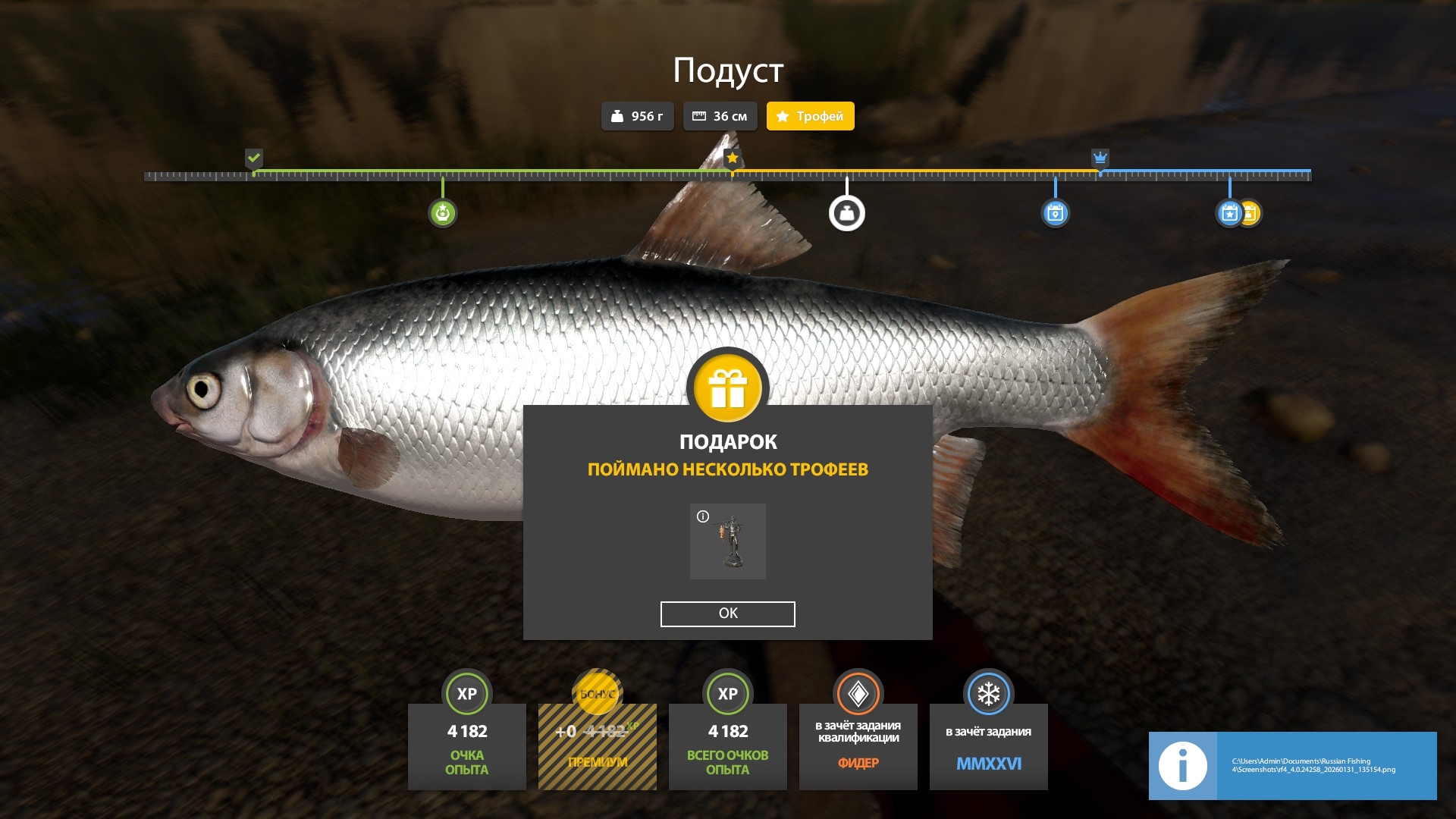The height and width of the screenshot is (819, 1456).
Task: Select the green medal marker on the scale
Action: pyautogui.click(x=443, y=213)
